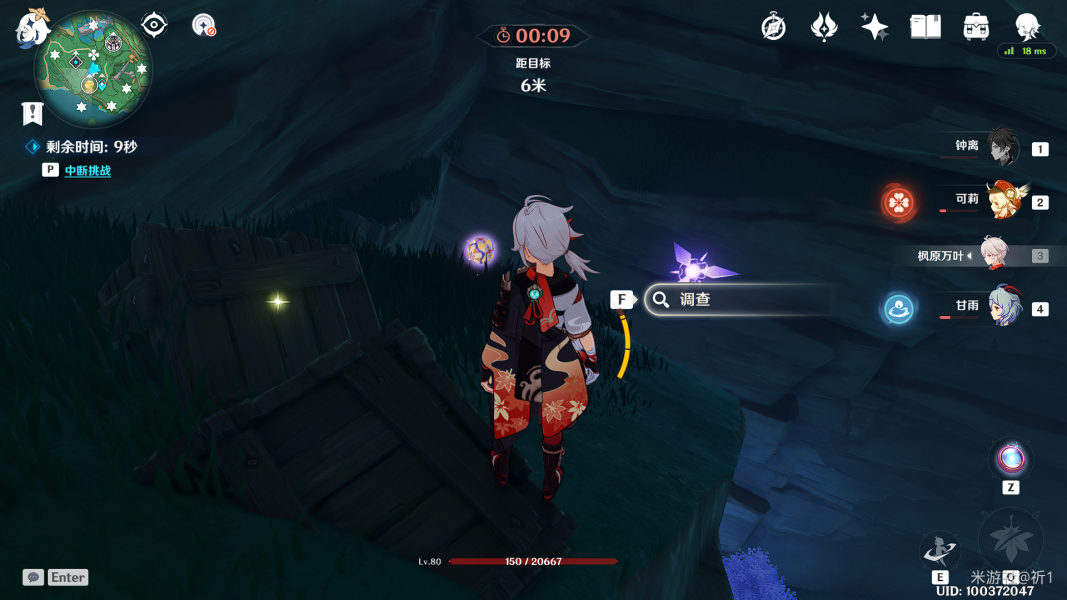Click the 中断挑战 link to abort challenge

[x=87, y=171]
